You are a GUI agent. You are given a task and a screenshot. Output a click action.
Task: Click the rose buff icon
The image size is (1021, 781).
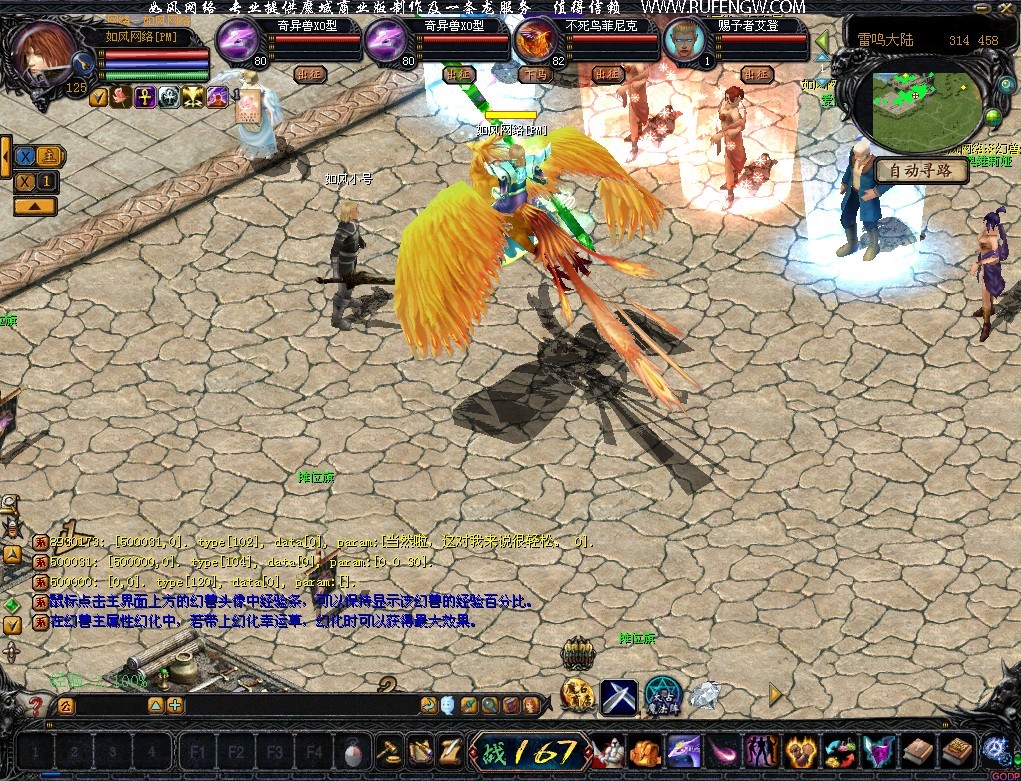[121, 97]
